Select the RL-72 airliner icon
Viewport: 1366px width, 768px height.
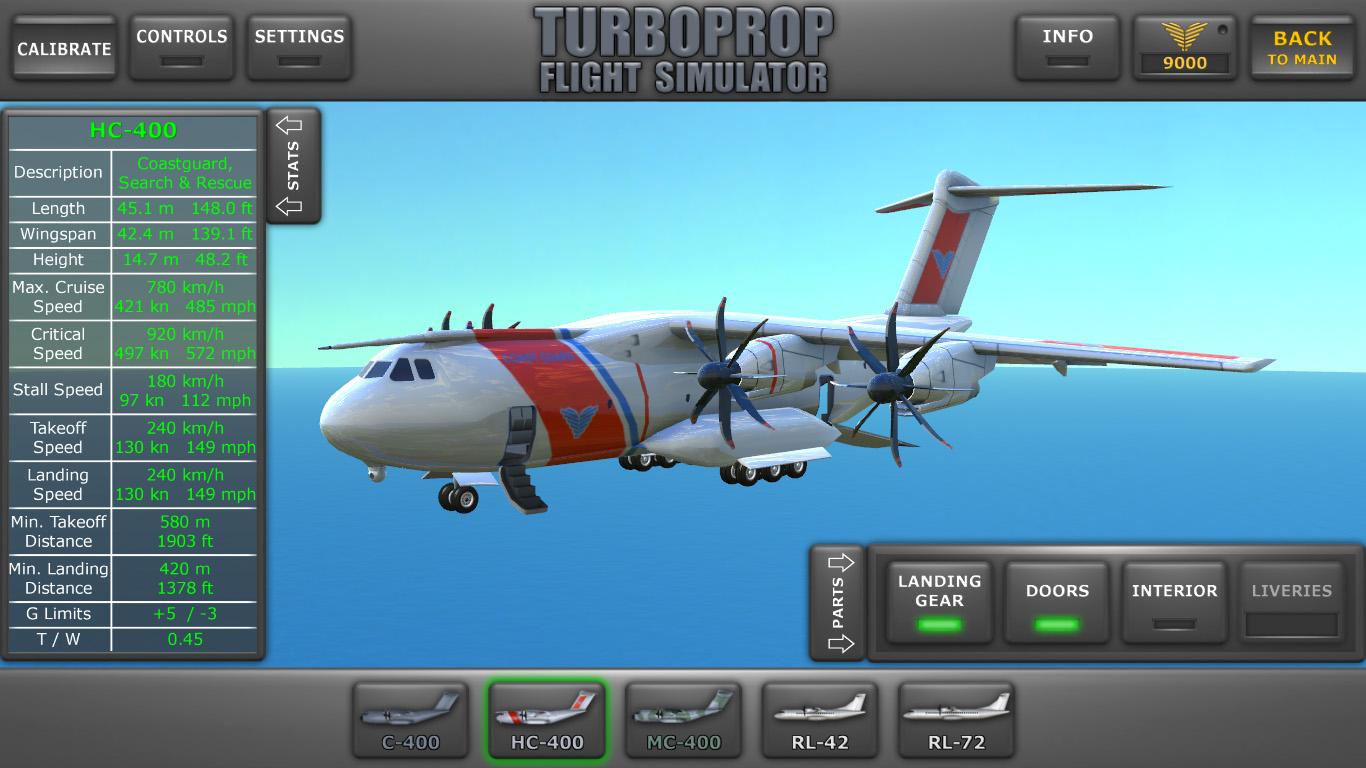956,719
